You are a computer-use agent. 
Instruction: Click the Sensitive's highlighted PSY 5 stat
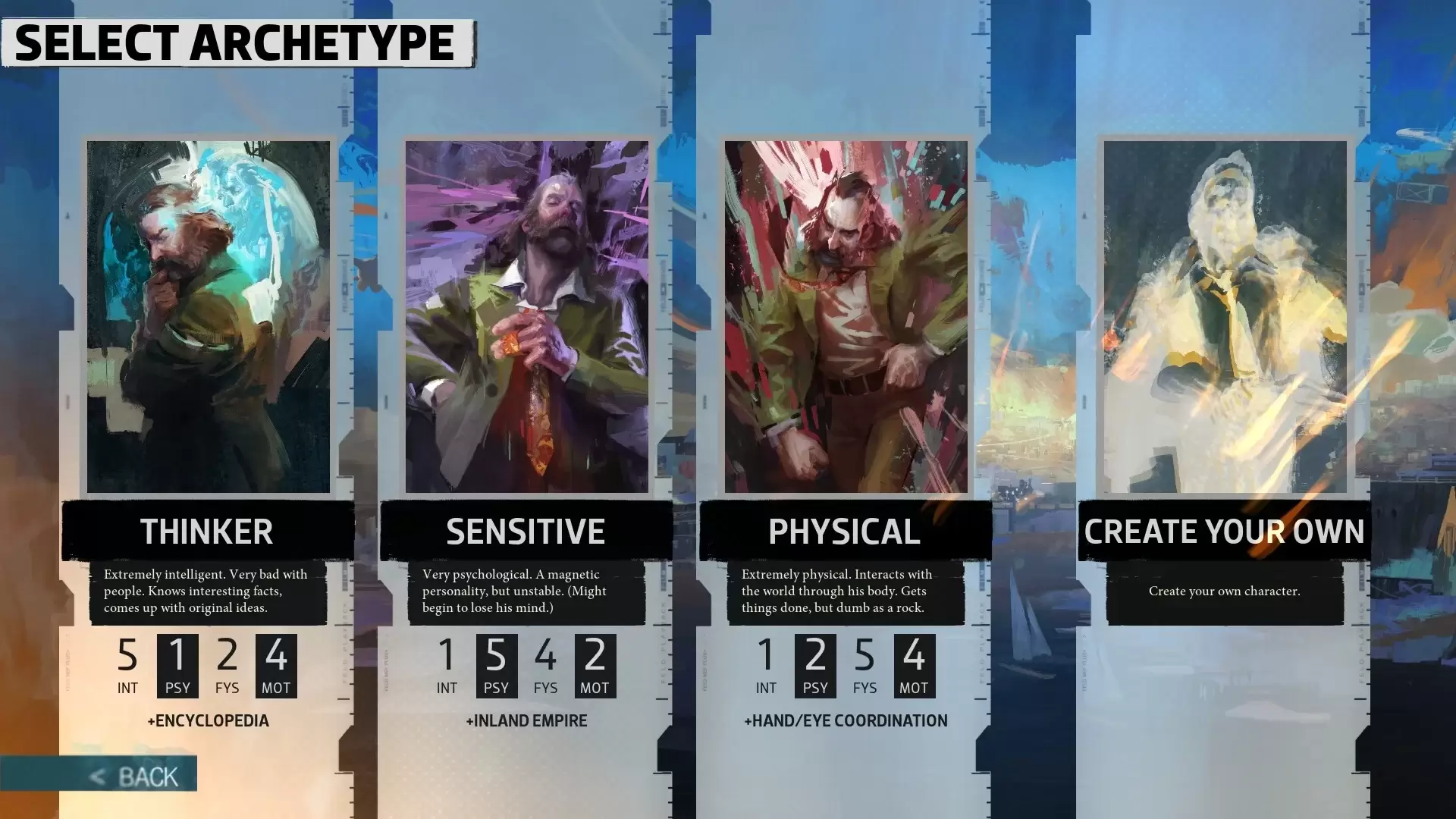pyautogui.click(x=497, y=664)
